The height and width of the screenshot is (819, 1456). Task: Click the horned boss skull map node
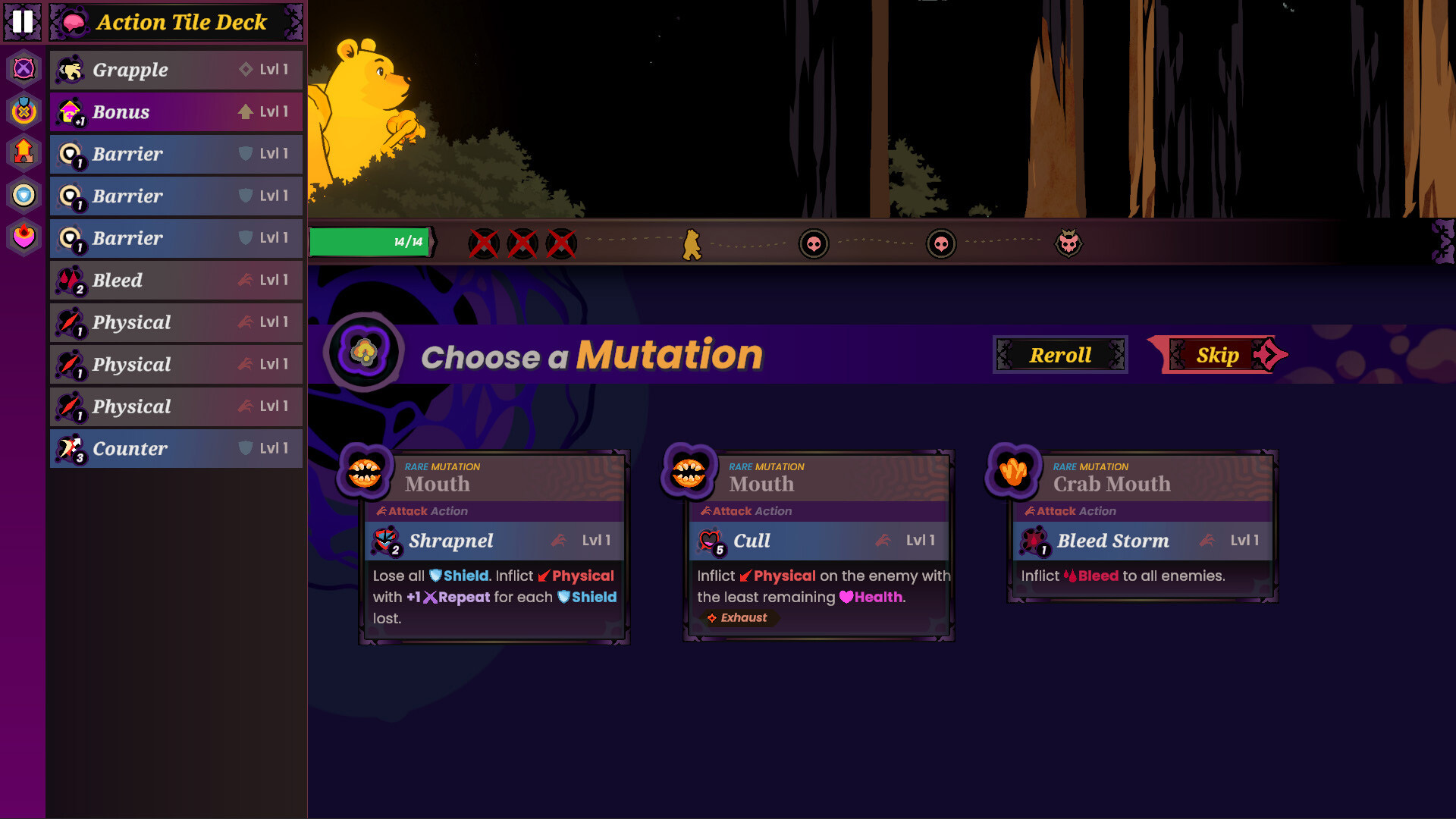tap(1068, 243)
